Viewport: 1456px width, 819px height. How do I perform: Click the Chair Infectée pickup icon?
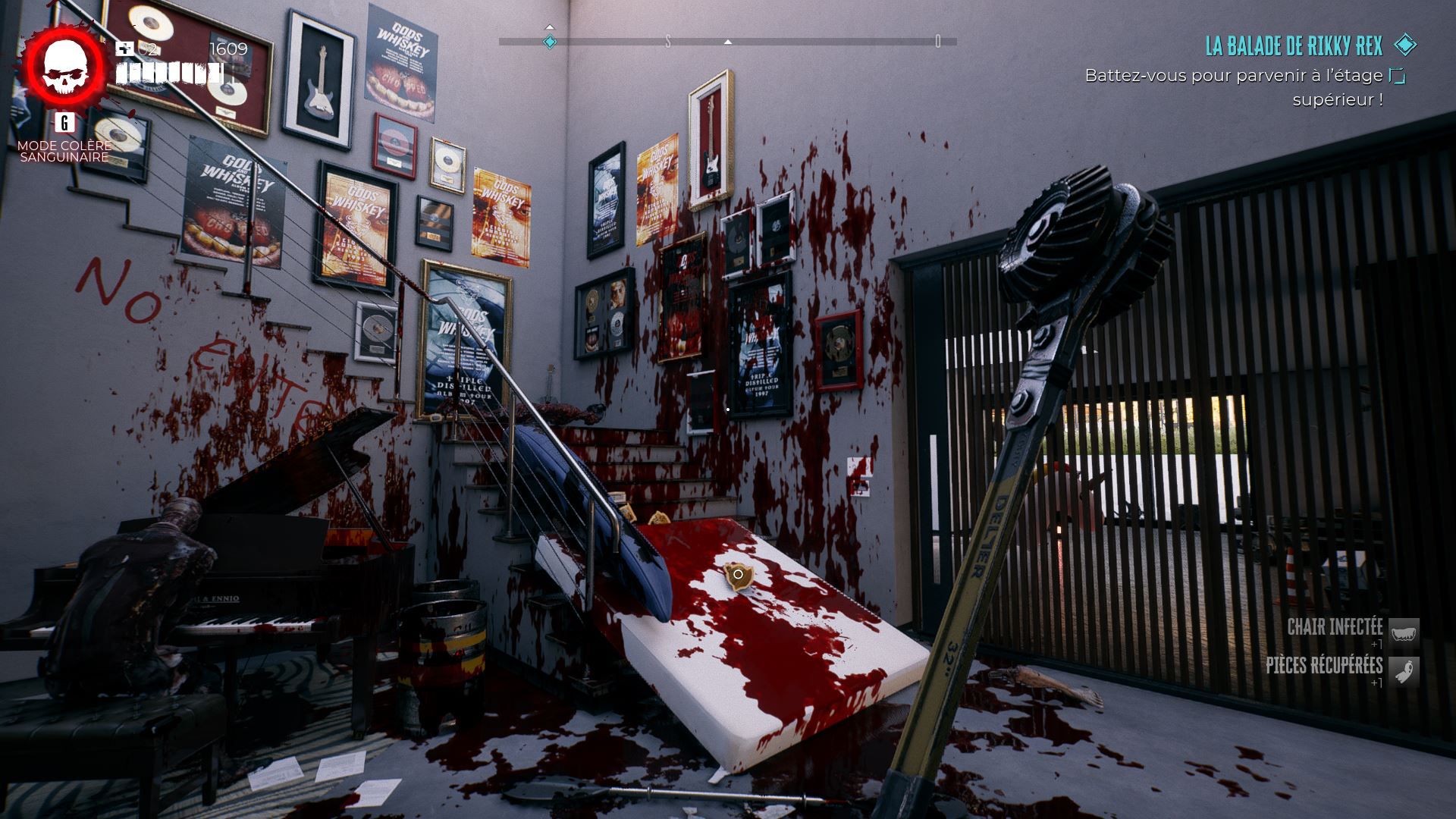point(1404,632)
